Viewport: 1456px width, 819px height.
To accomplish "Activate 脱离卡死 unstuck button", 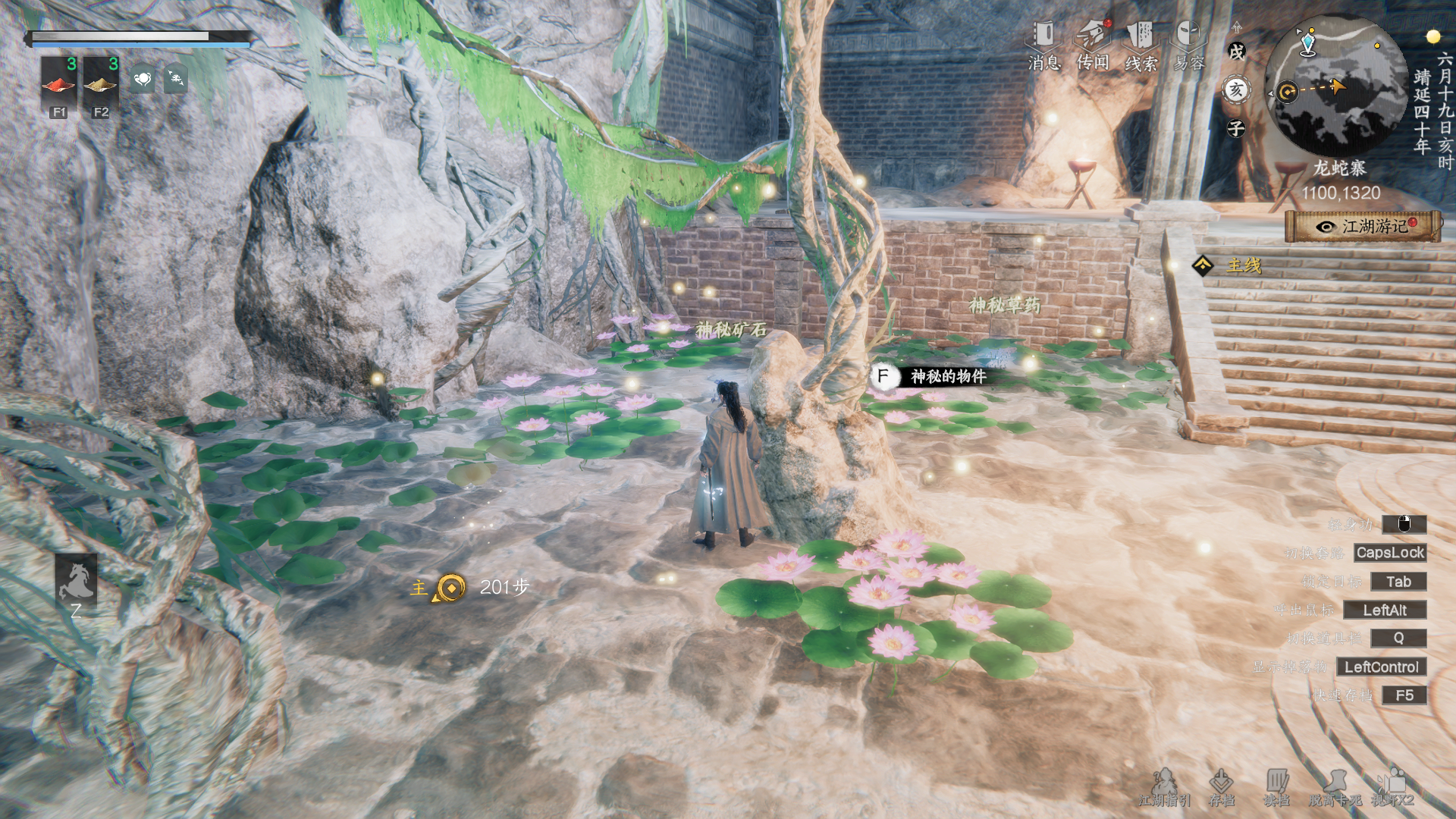I will (x=1335, y=787).
